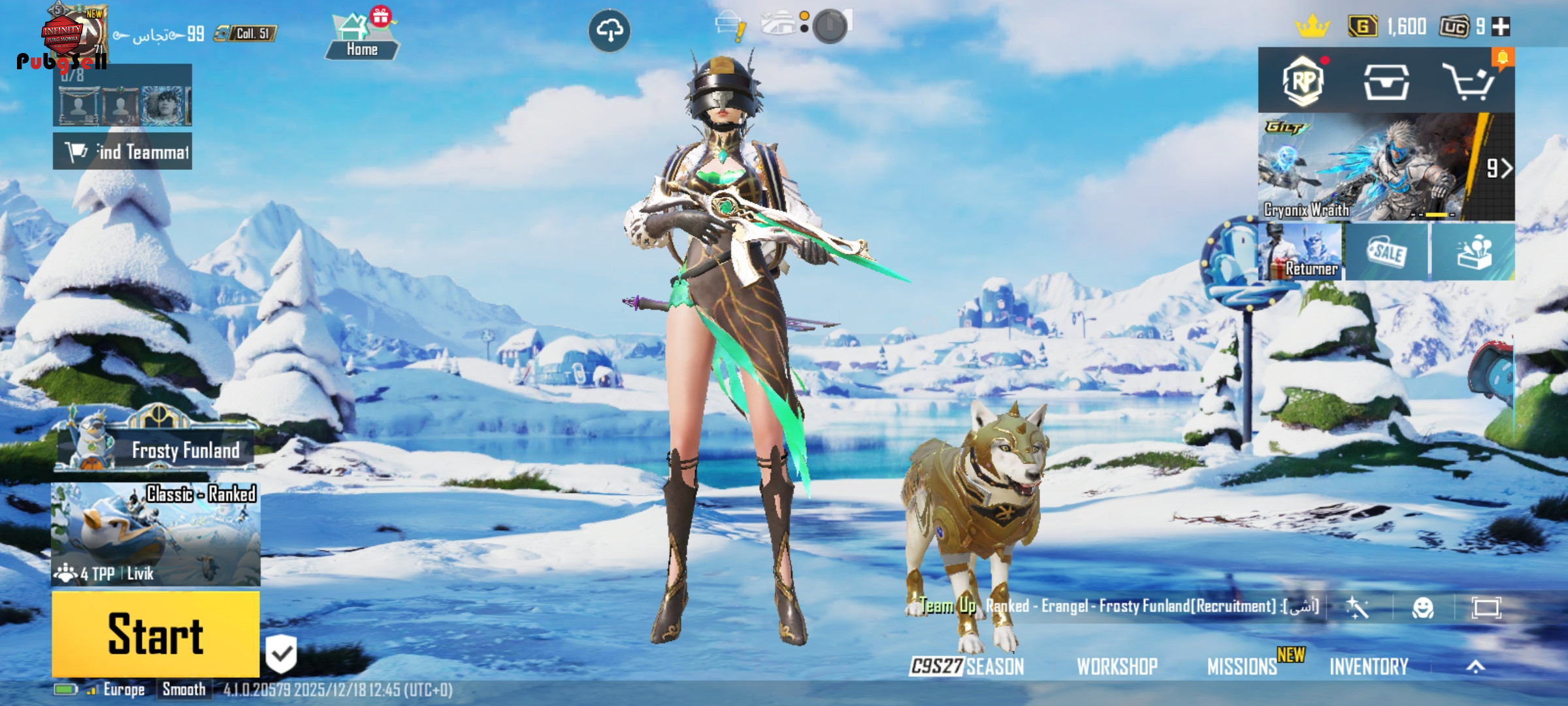Viewport: 1568px width, 706px height.
Task: Open the Missions menu
Action: 1241,666
